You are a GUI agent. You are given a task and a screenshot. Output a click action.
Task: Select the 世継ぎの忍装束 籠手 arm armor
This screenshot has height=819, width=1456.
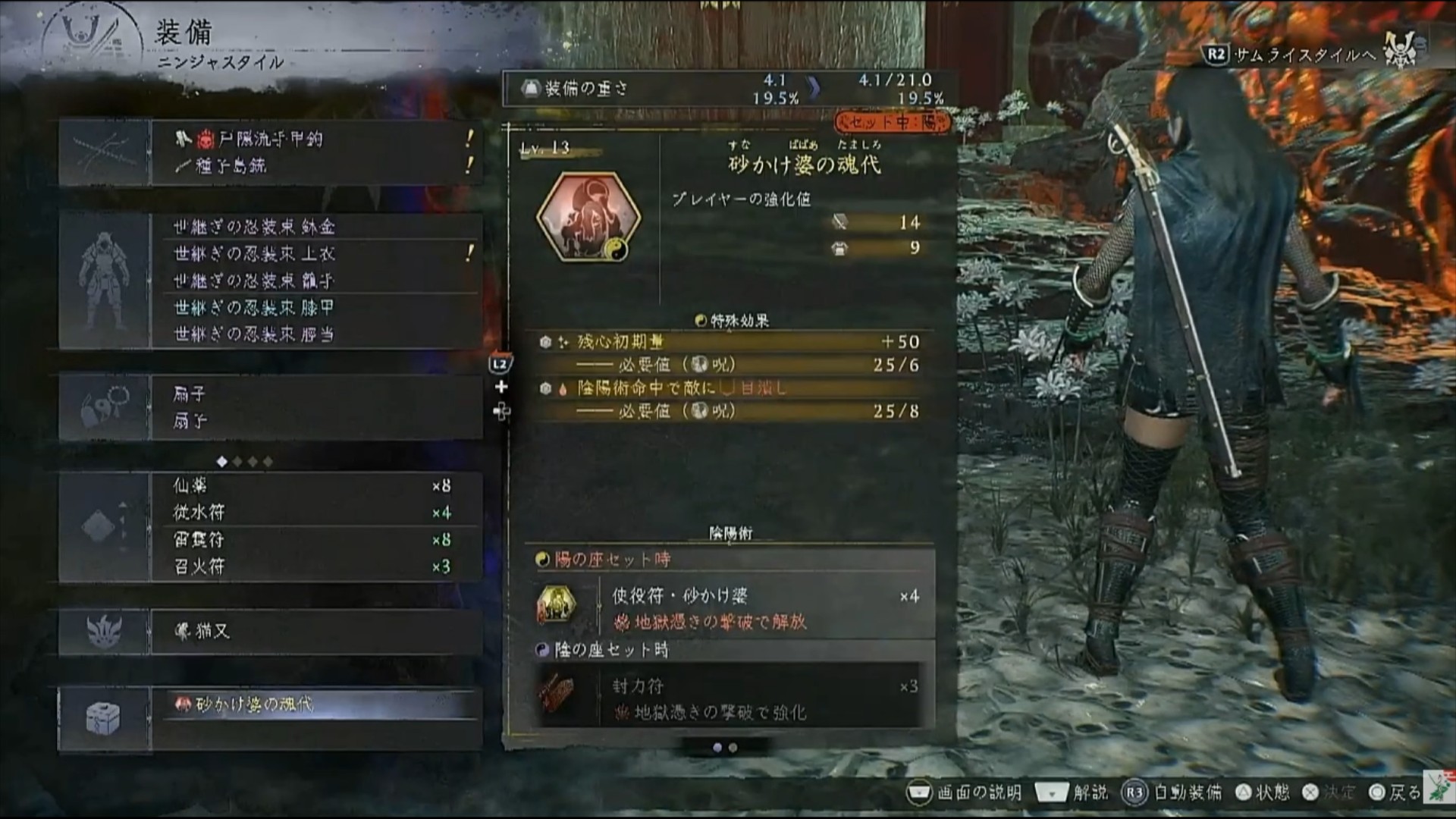[253, 281]
